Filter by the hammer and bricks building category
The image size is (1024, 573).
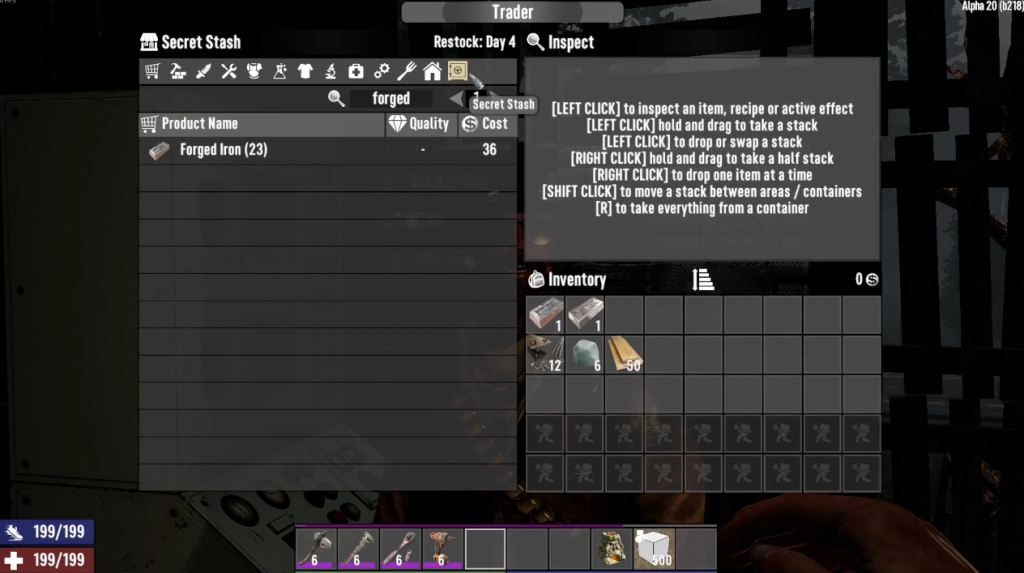178,71
